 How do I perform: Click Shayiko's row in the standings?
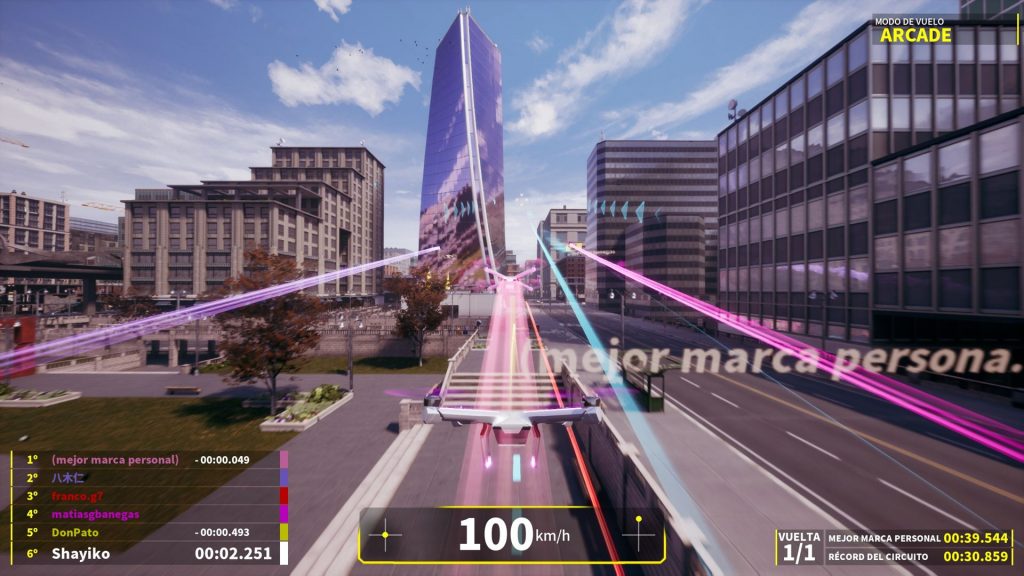(x=150, y=553)
